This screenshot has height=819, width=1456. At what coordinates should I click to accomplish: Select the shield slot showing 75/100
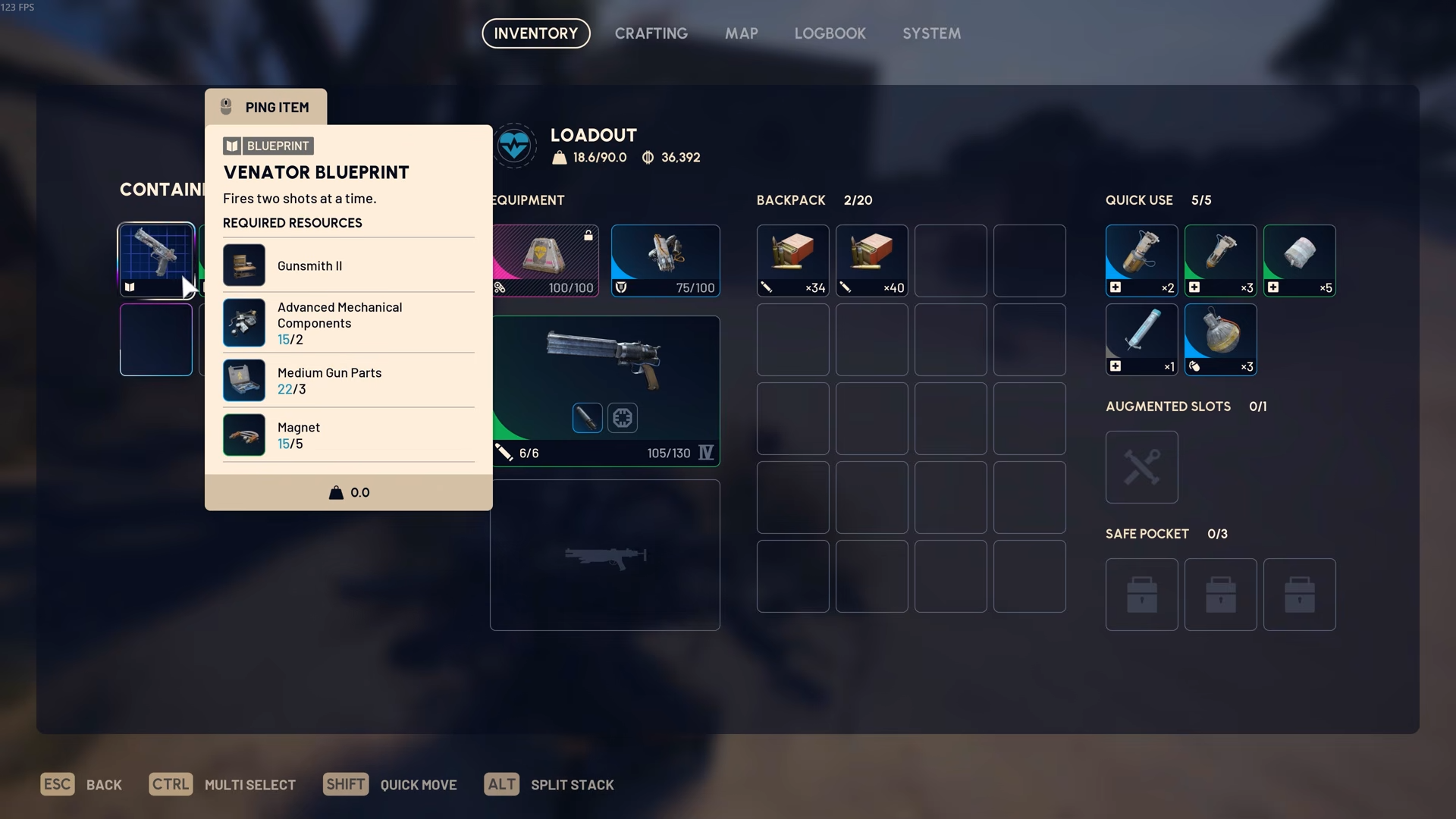click(665, 260)
